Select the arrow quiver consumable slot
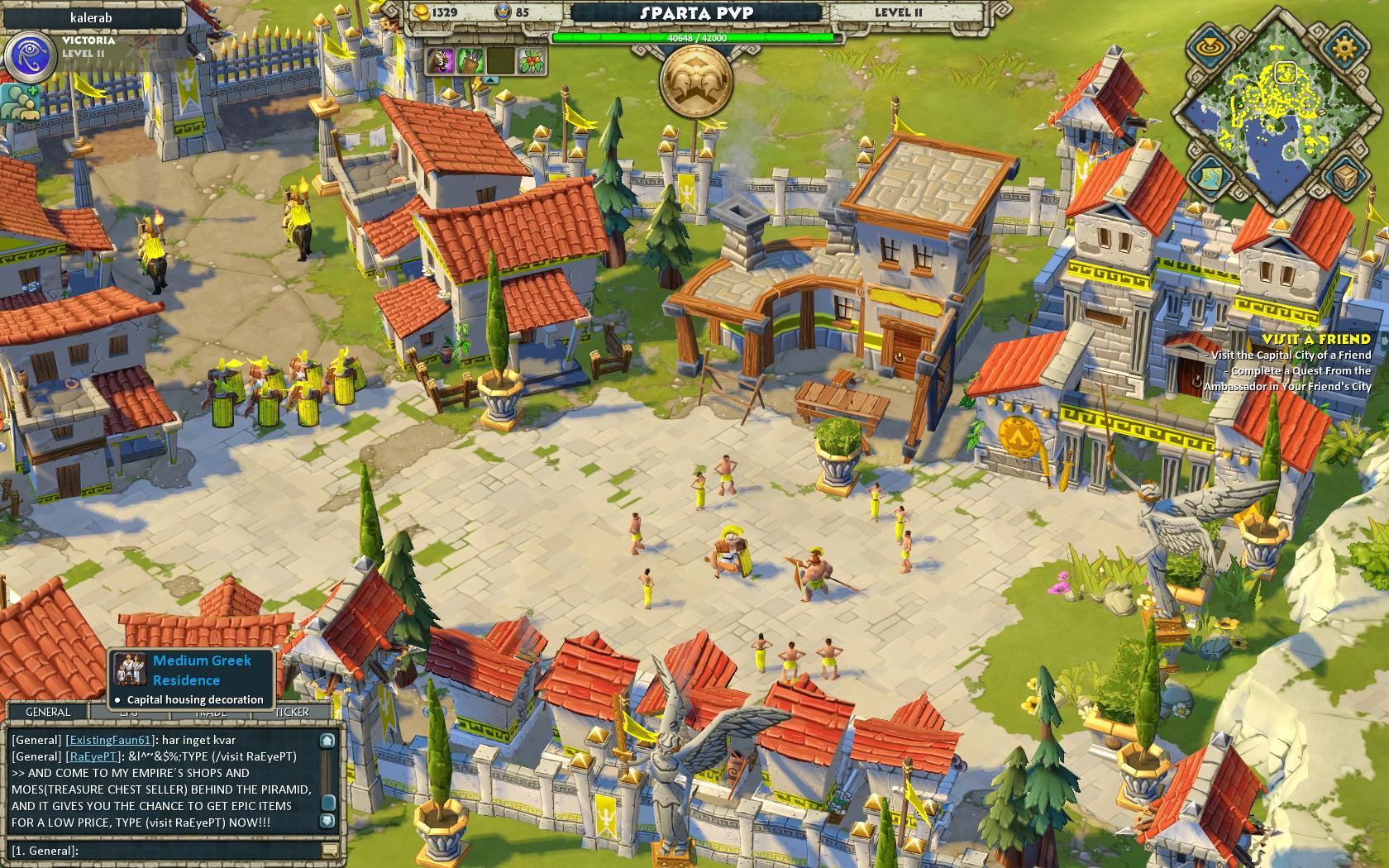The width and height of the screenshot is (1389, 868). point(471,60)
